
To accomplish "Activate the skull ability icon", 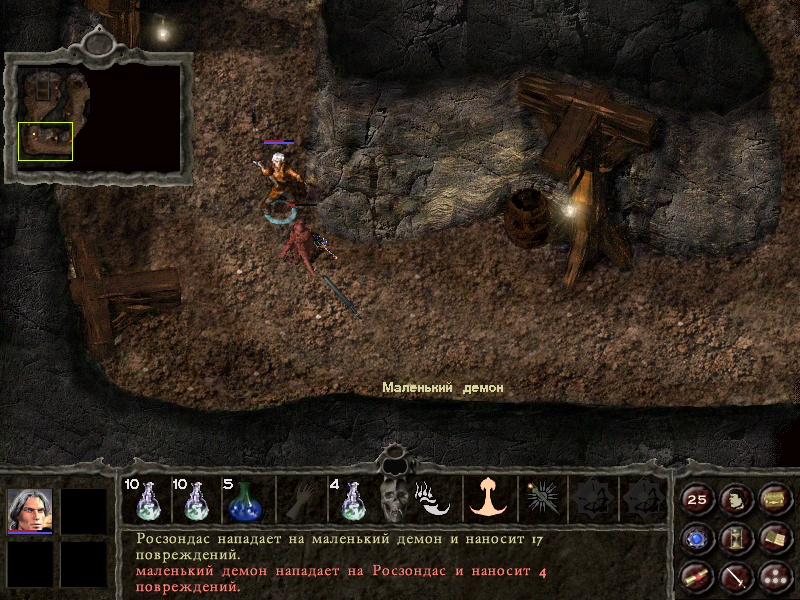I will [393, 499].
